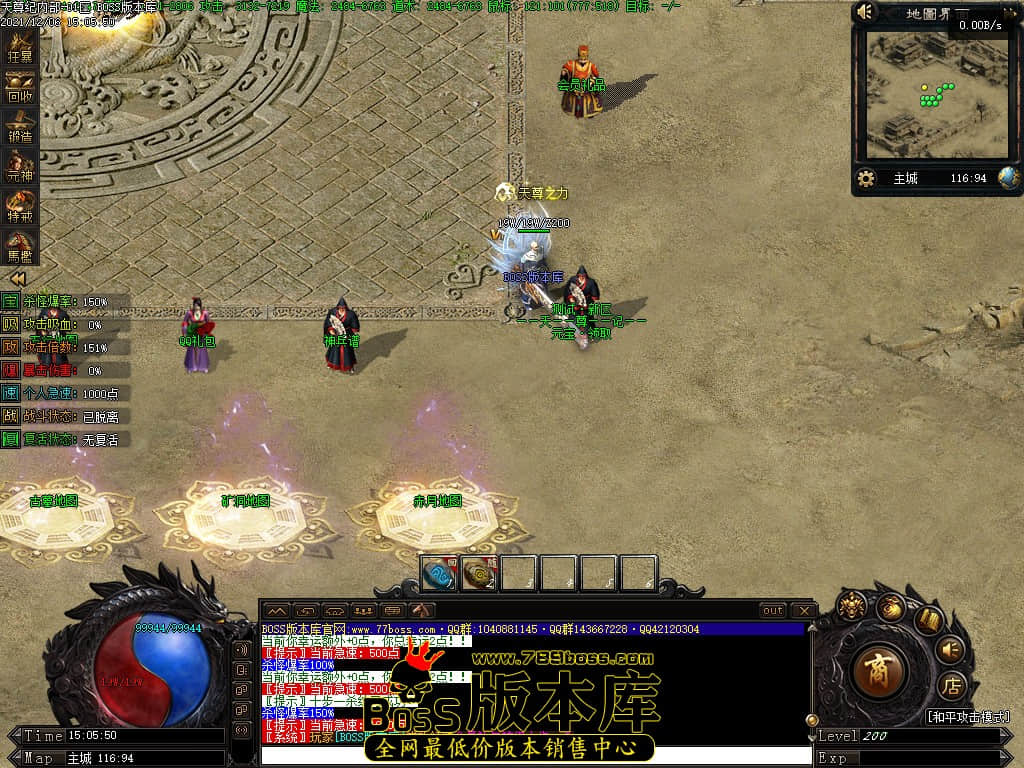1024x768 pixels.
Task: Close the chat panel with the X button
Action: point(803,610)
